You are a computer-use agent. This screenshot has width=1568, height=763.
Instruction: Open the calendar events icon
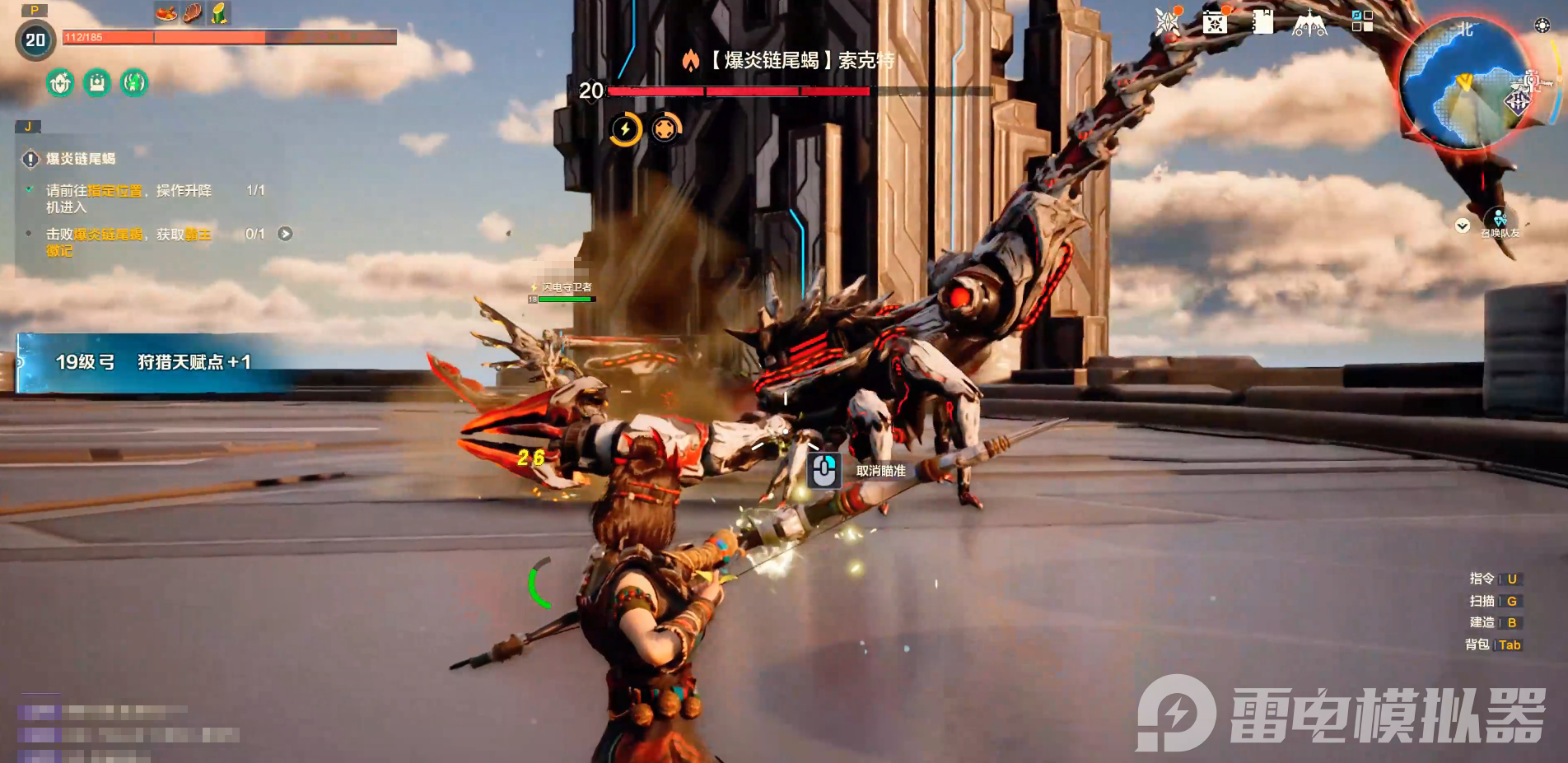pos(1215,22)
